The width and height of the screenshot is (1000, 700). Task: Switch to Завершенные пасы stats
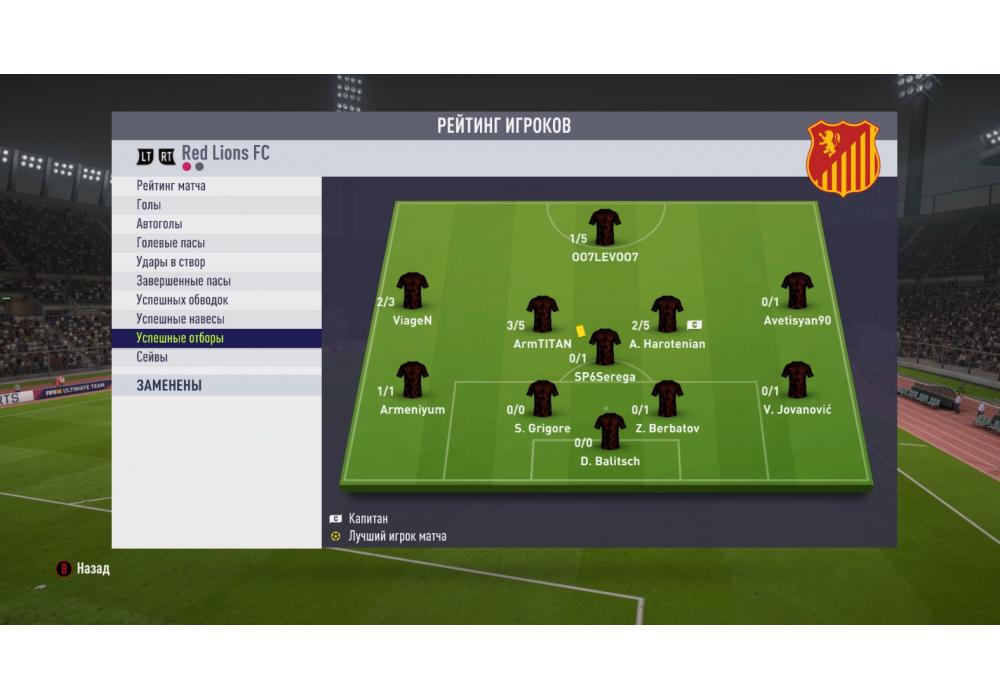[x=216, y=281]
